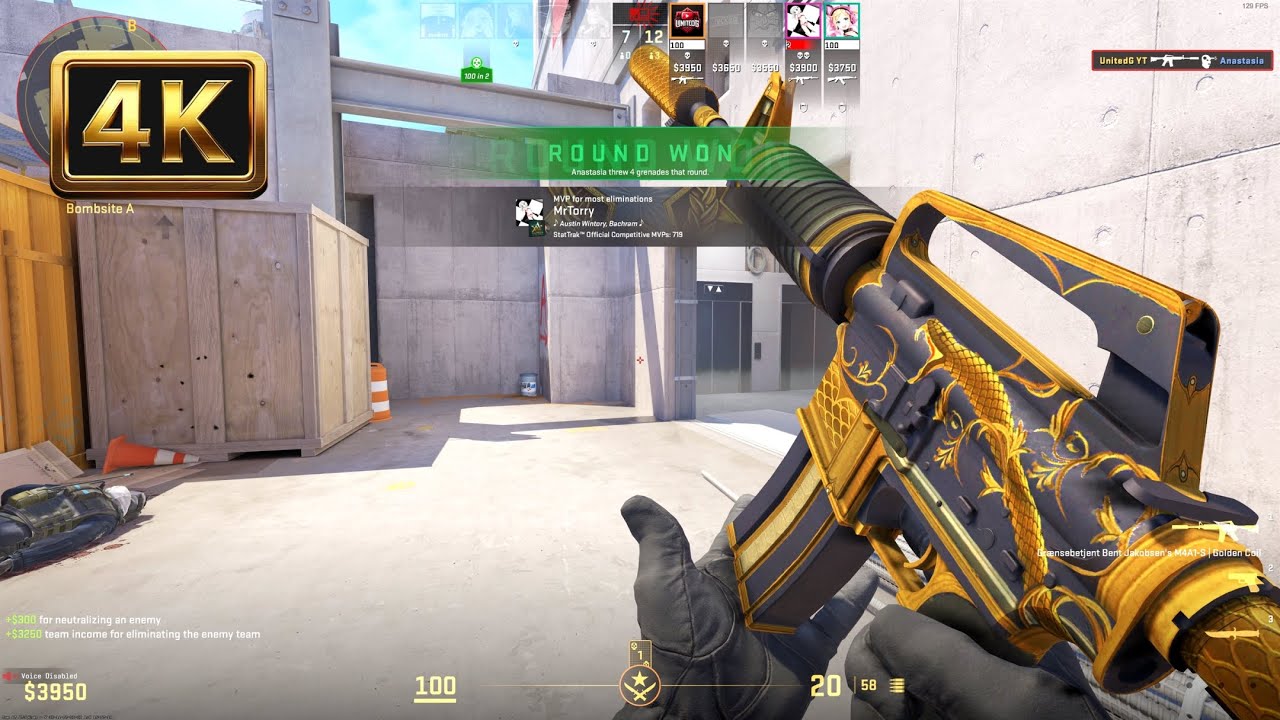The height and width of the screenshot is (720, 1280).
Task: Select the pistol icon in the inventory list
Action: tap(1244, 581)
